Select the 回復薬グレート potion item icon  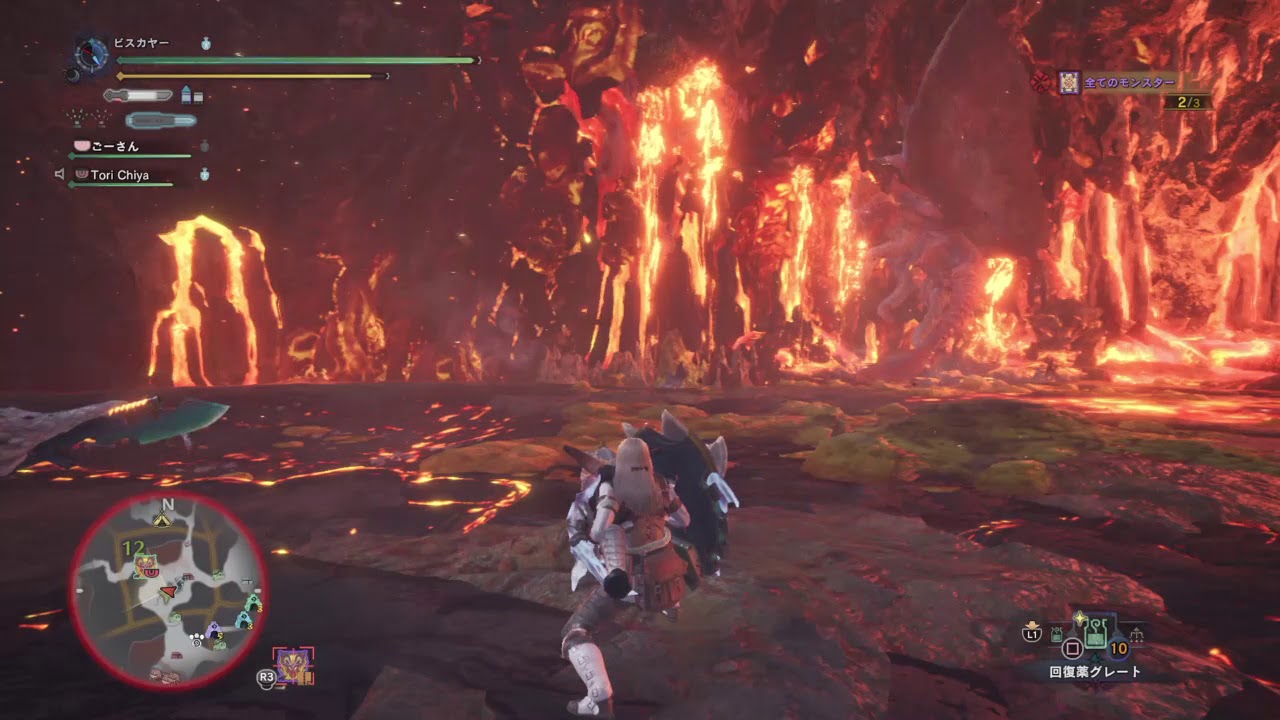click(x=1095, y=635)
